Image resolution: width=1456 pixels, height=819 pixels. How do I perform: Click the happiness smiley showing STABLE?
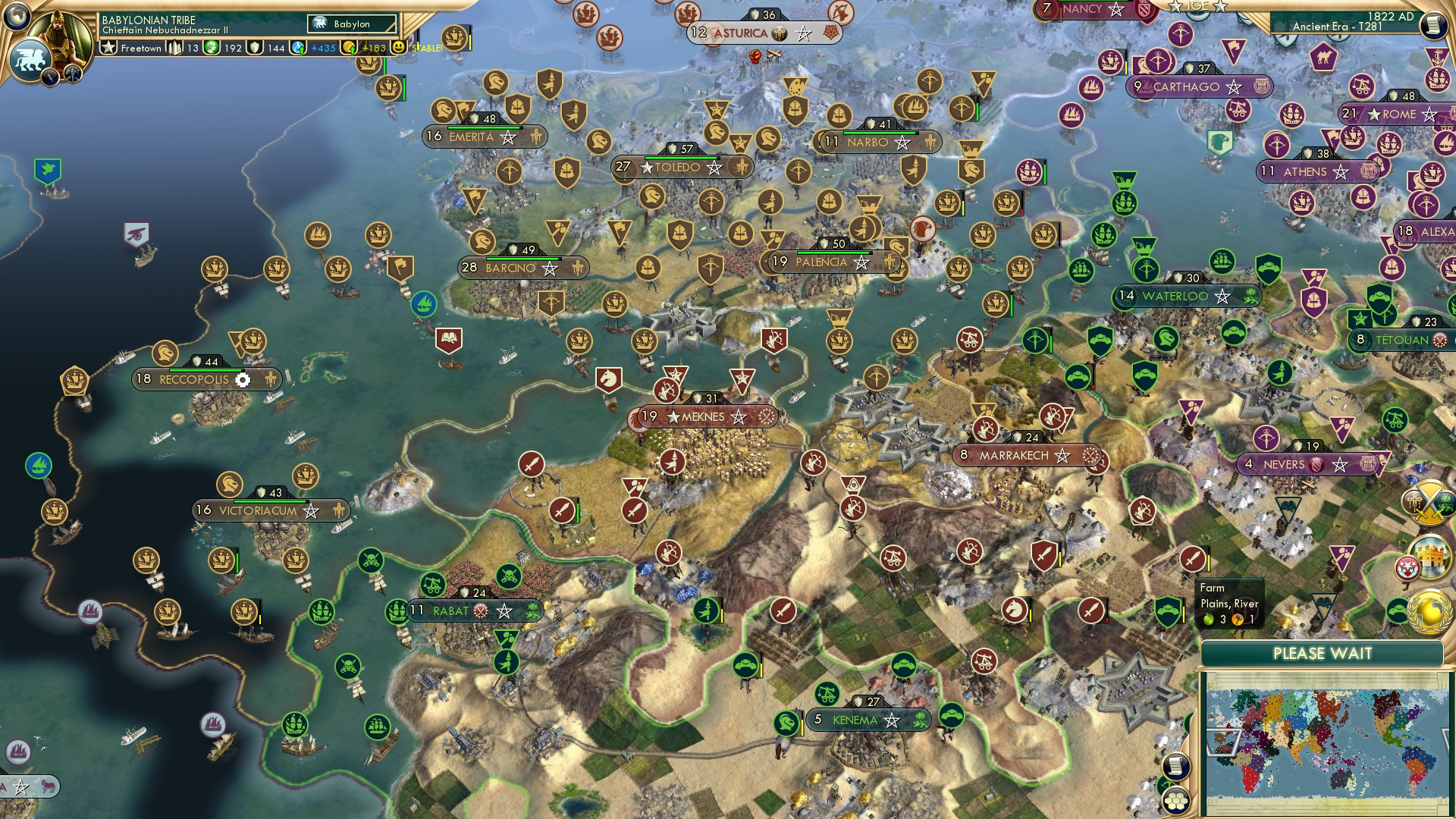click(x=398, y=46)
